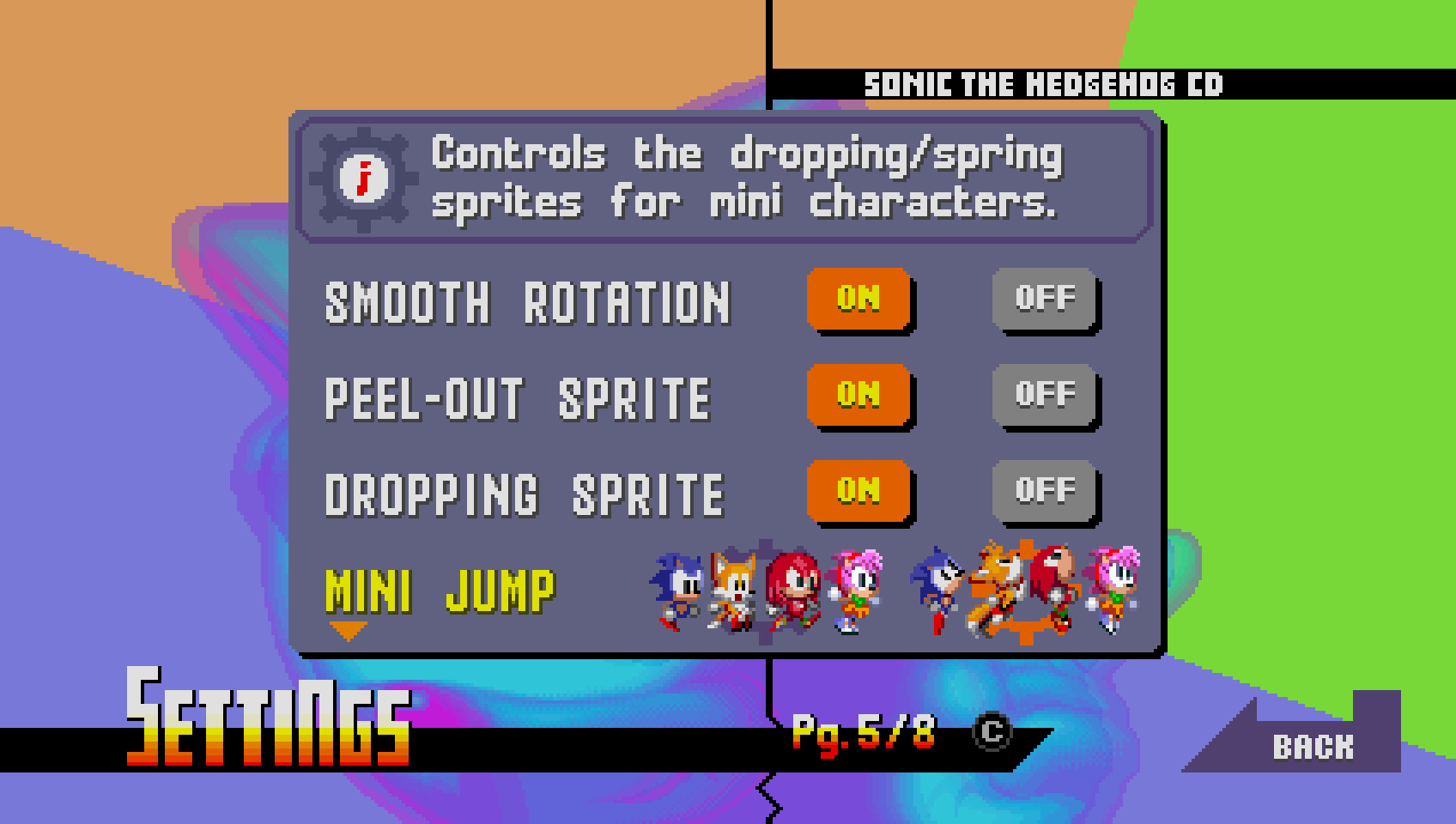Select the classic Sonic mini jump sprite
The height and width of the screenshot is (824, 1456).
click(678, 592)
